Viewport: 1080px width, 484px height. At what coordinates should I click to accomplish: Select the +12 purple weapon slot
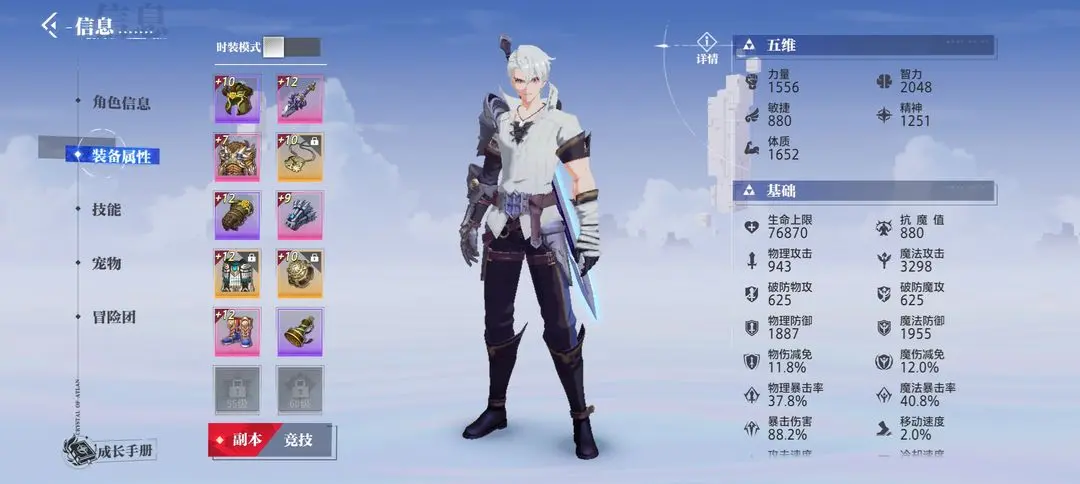pos(299,99)
